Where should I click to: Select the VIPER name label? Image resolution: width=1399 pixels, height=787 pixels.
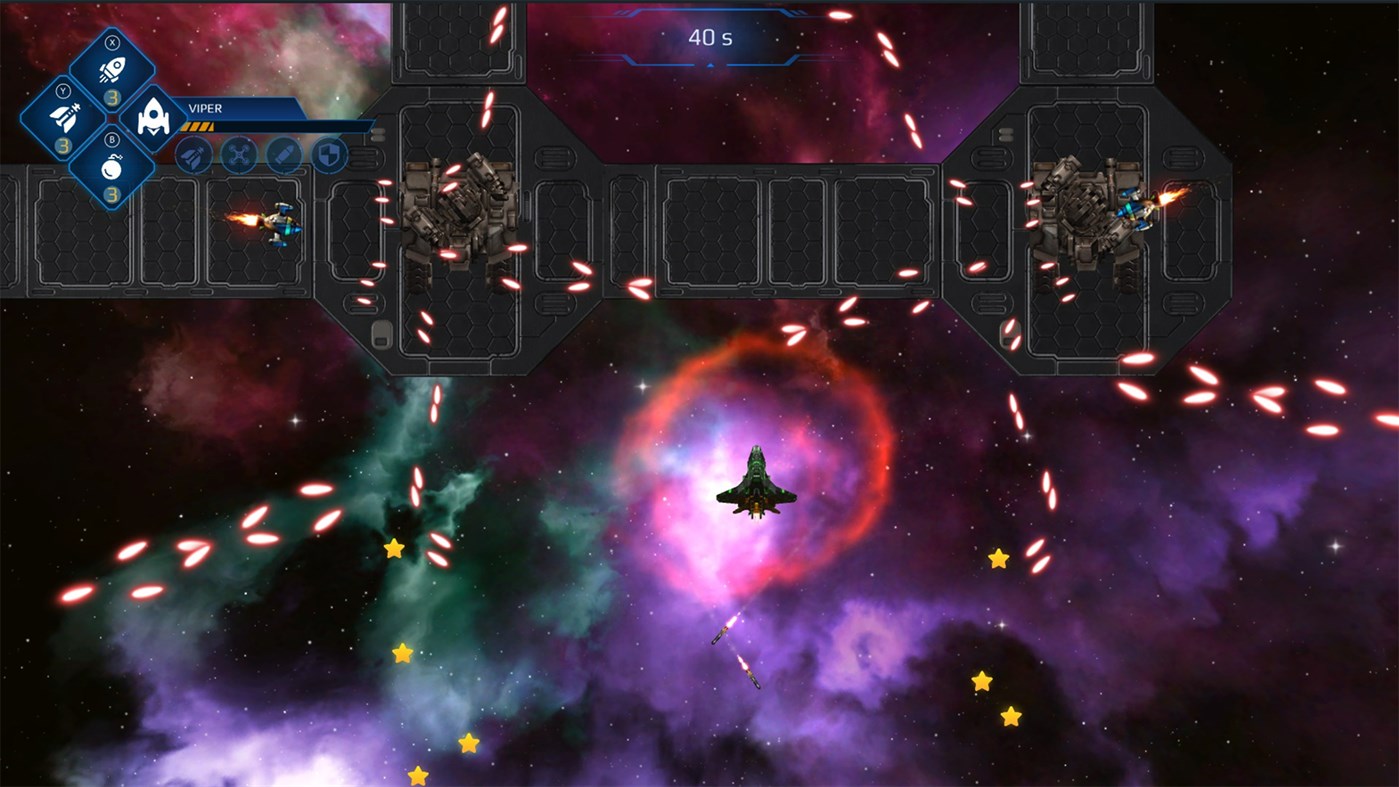205,108
